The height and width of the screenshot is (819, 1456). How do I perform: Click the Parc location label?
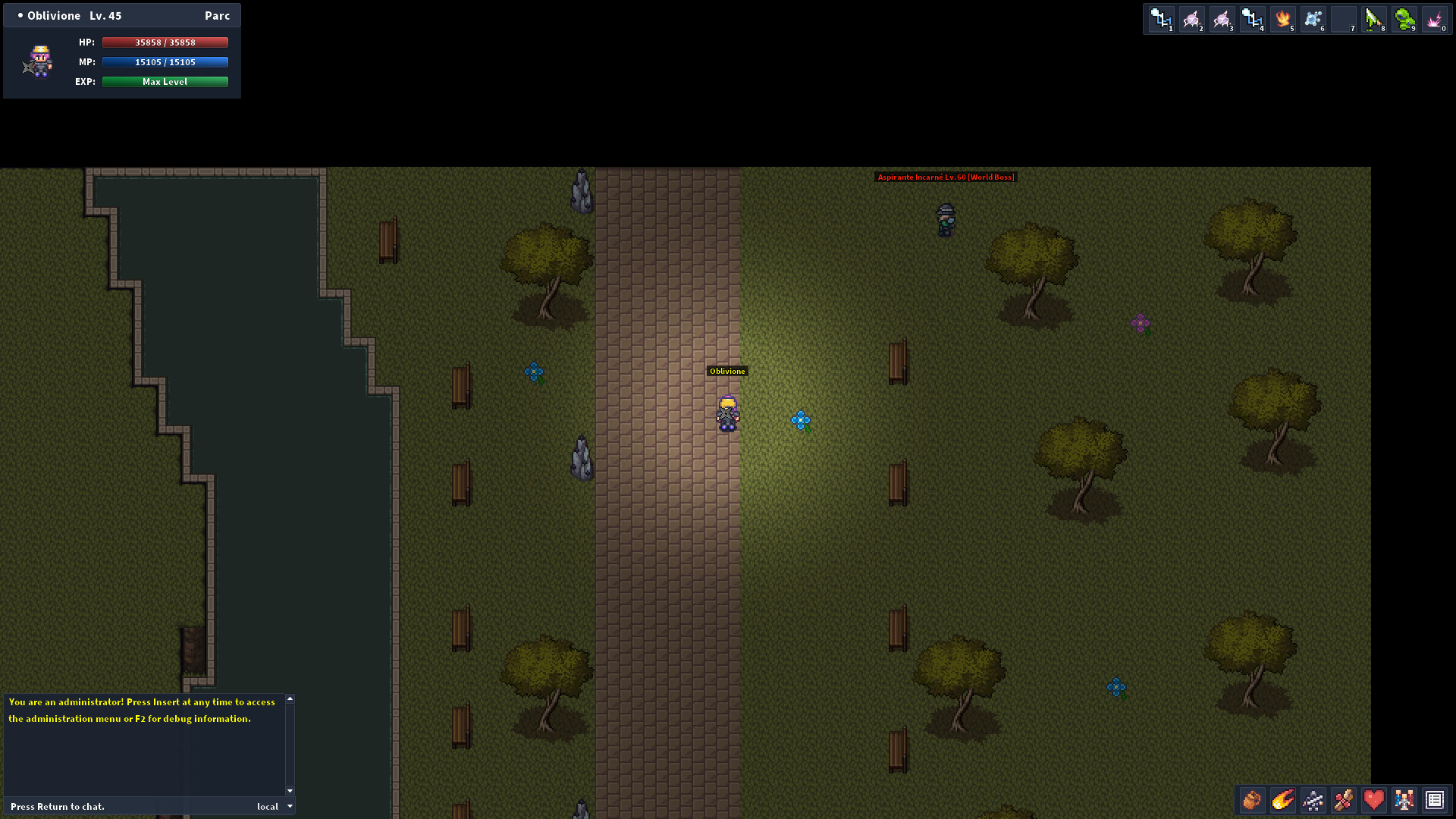click(218, 15)
